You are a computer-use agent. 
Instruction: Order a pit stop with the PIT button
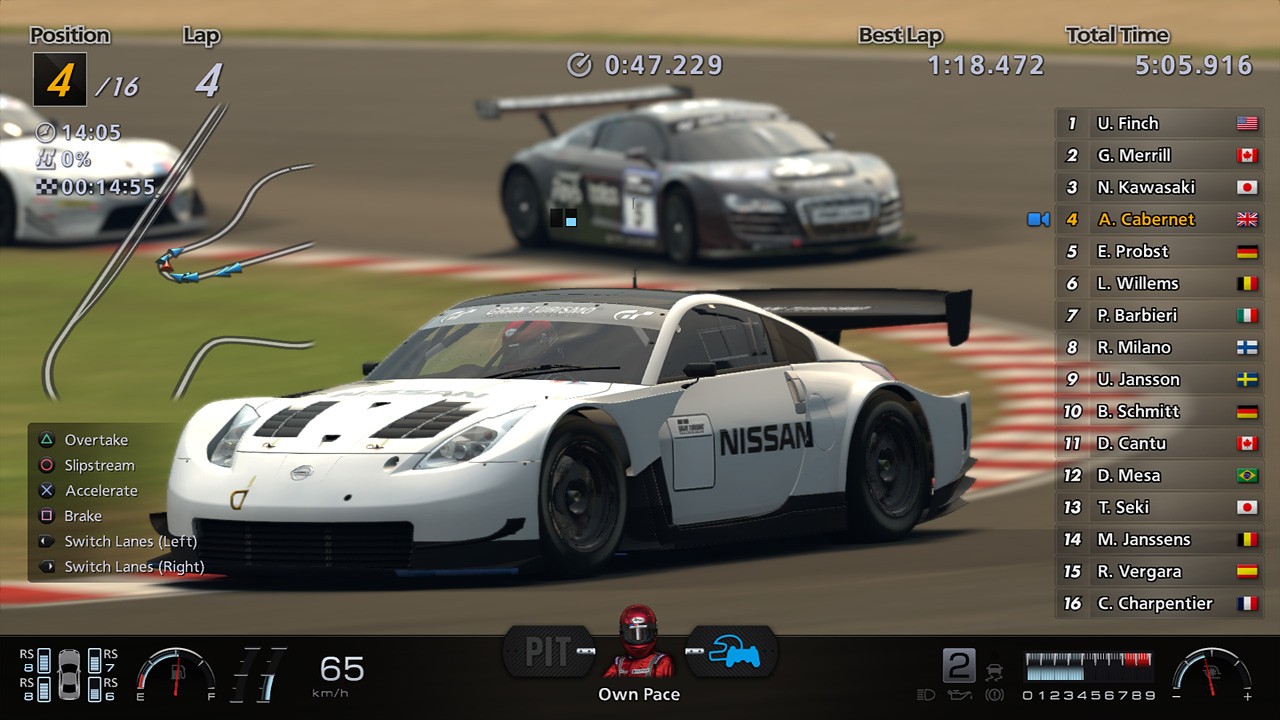pos(548,652)
